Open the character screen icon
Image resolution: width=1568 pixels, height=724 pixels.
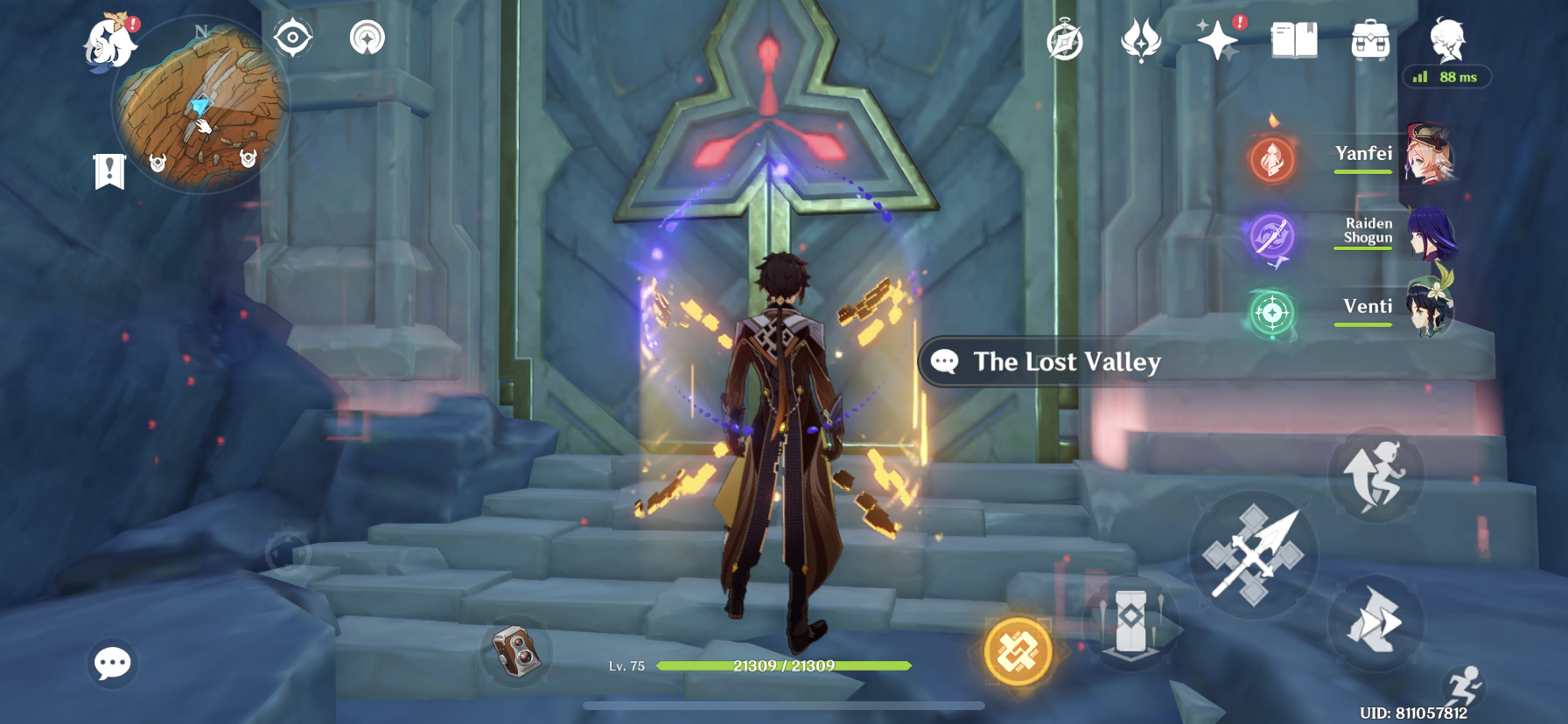click(x=1446, y=40)
